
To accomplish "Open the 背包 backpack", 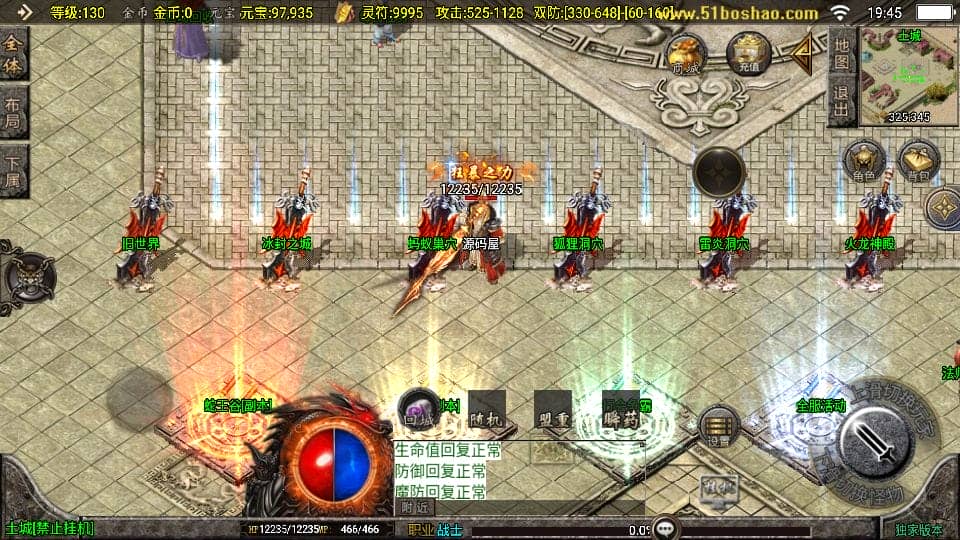I will [918, 162].
